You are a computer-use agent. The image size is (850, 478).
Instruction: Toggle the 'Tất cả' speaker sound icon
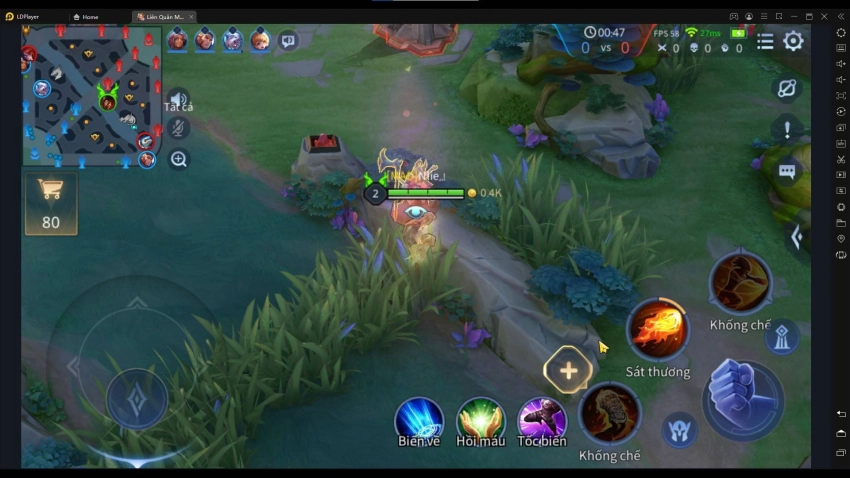[x=177, y=98]
